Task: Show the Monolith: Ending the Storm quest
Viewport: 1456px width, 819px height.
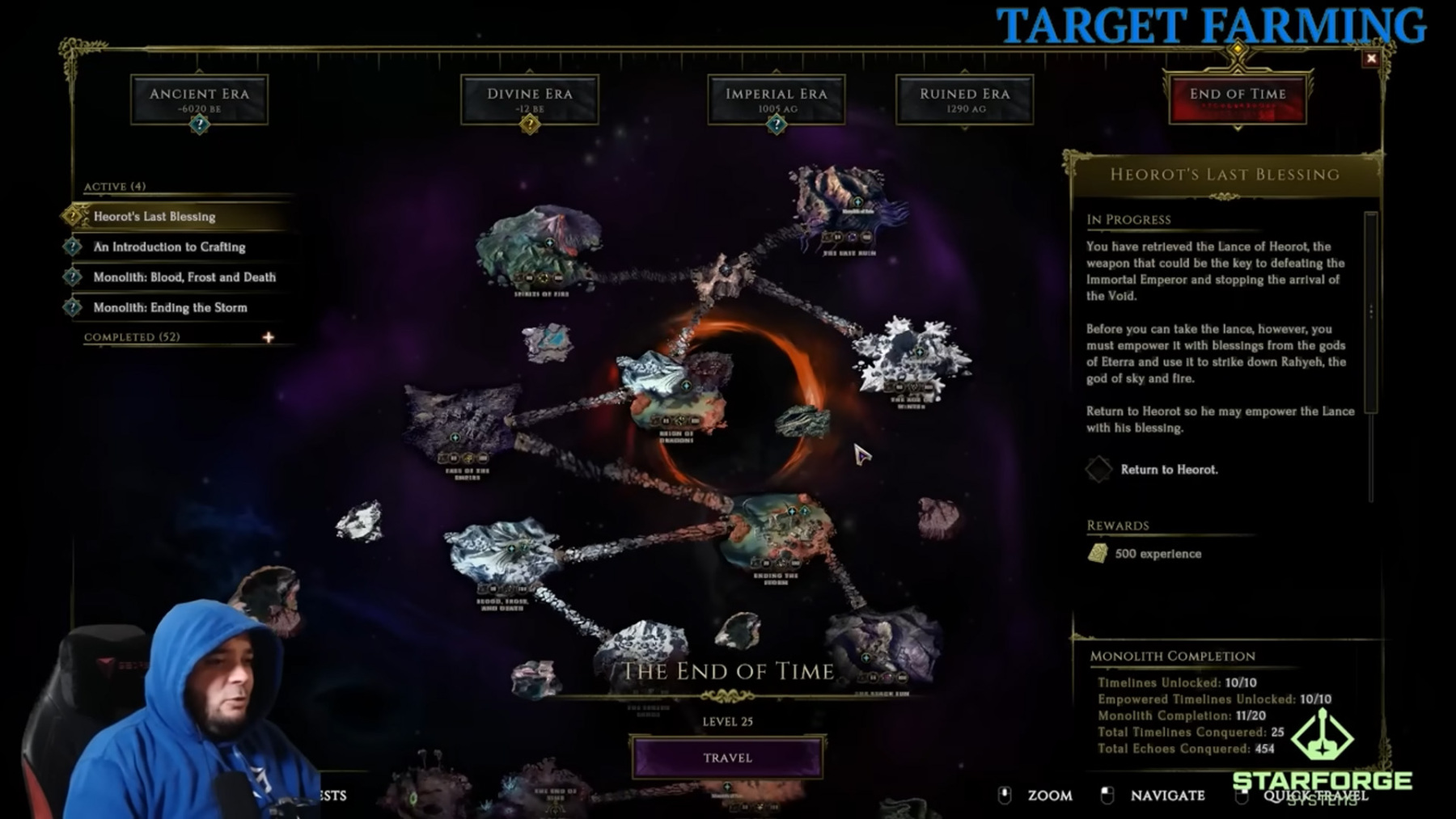Action: pos(170,307)
